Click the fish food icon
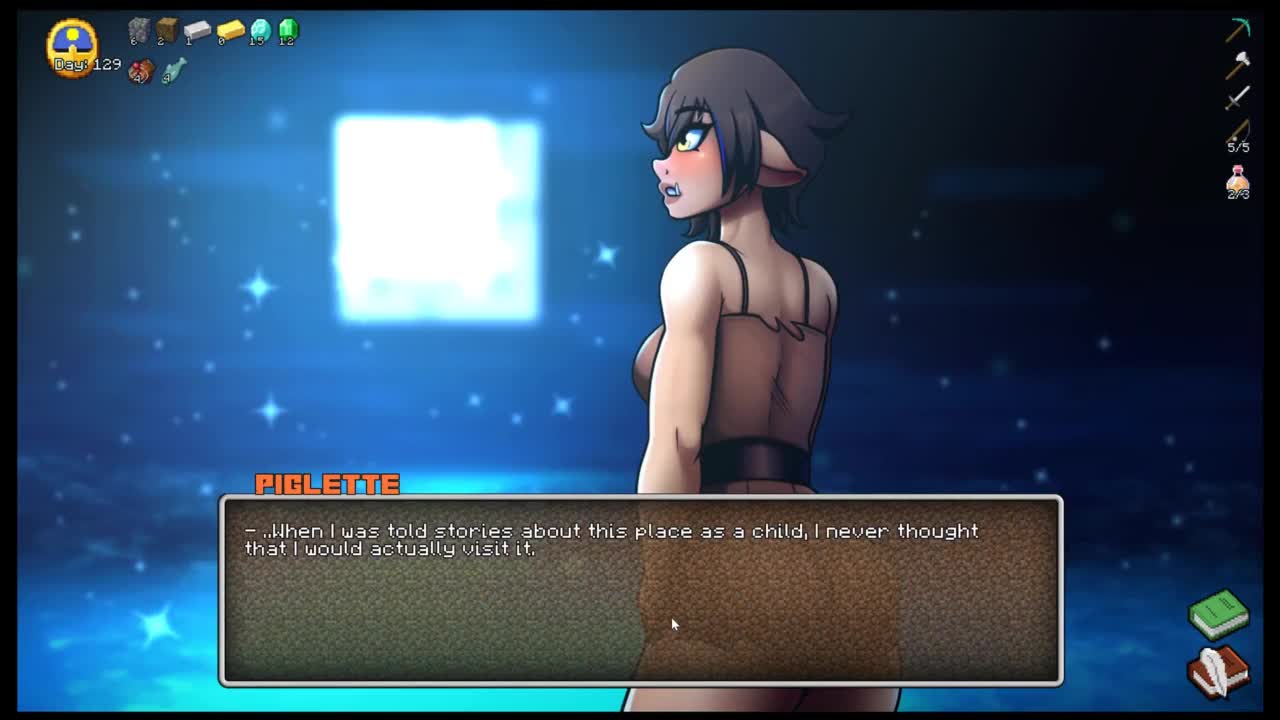 point(173,71)
